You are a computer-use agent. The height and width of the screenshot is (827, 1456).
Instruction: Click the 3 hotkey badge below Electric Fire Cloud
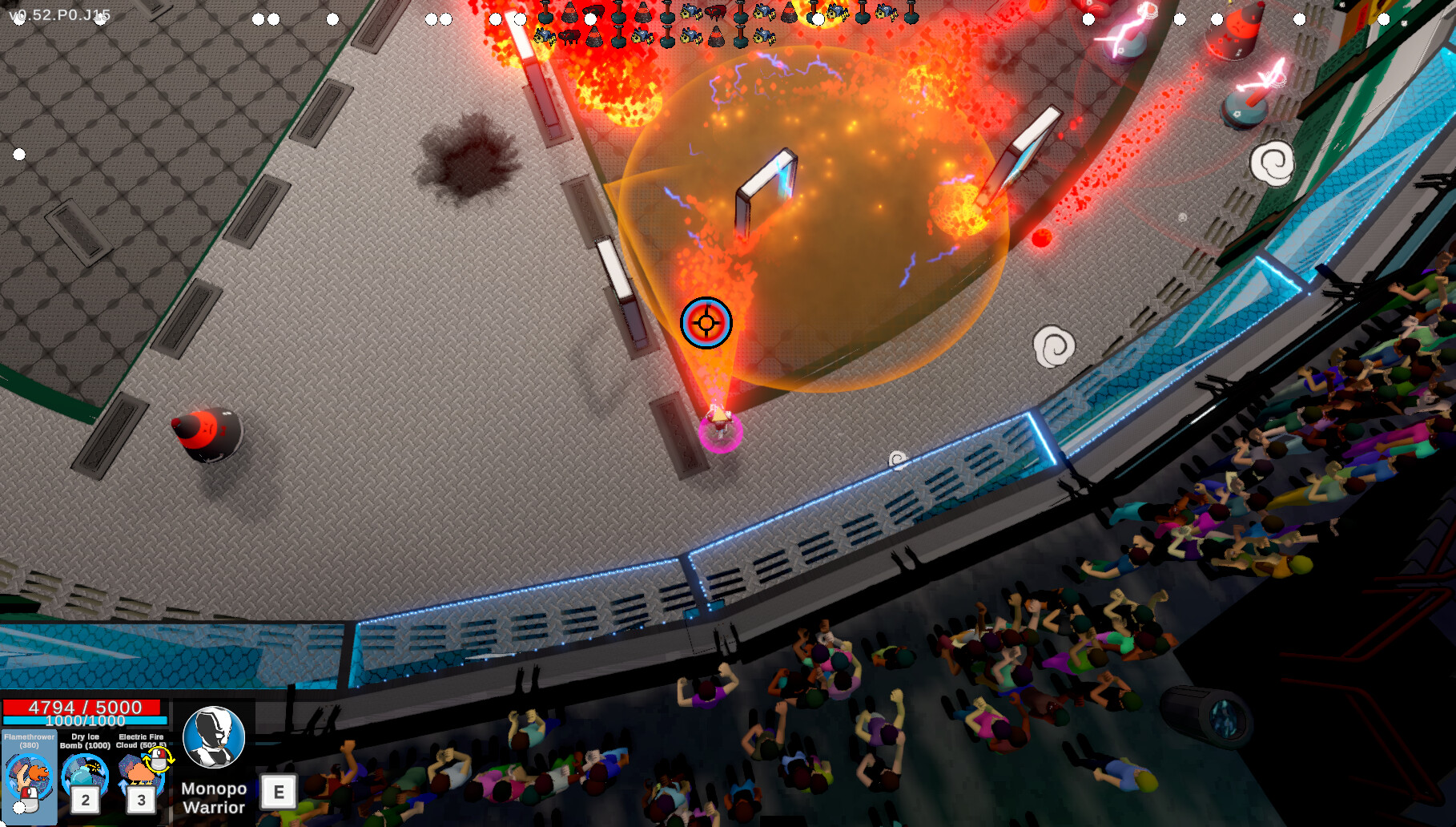tap(142, 800)
